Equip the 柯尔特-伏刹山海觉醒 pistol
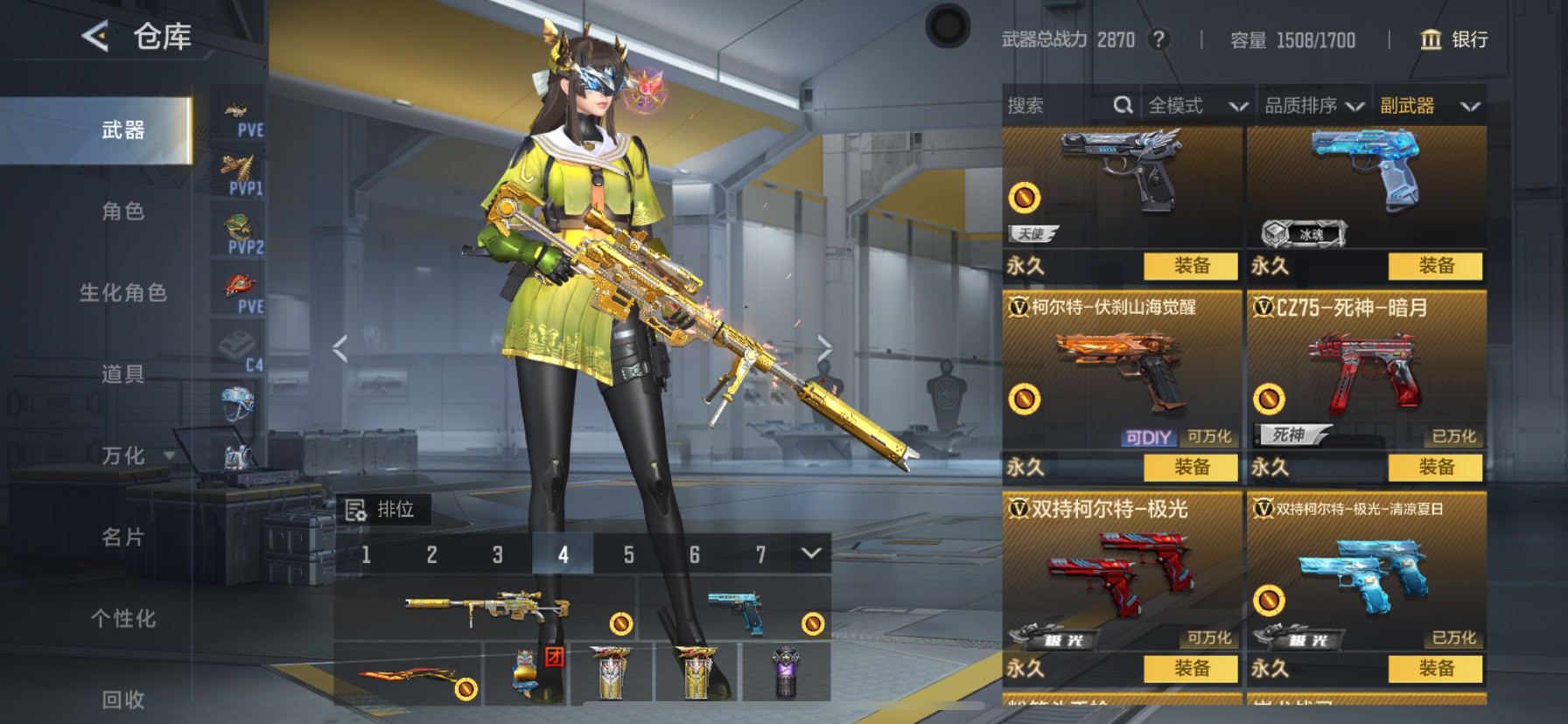1568x724 pixels. click(x=1191, y=467)
